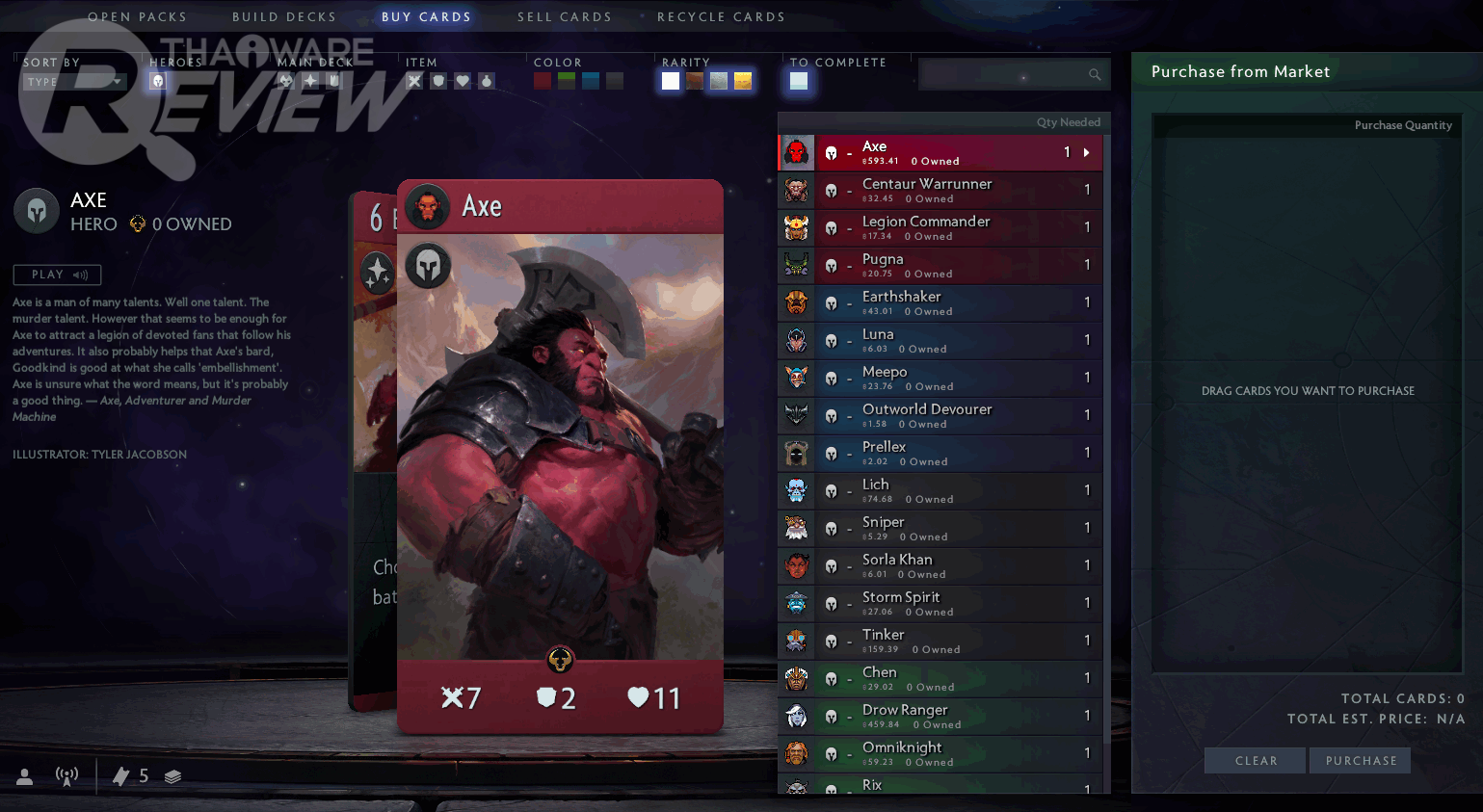This screenshot has width=1483, height=812.
Task: Clear the purchase list
Action: pos(1256,761)
